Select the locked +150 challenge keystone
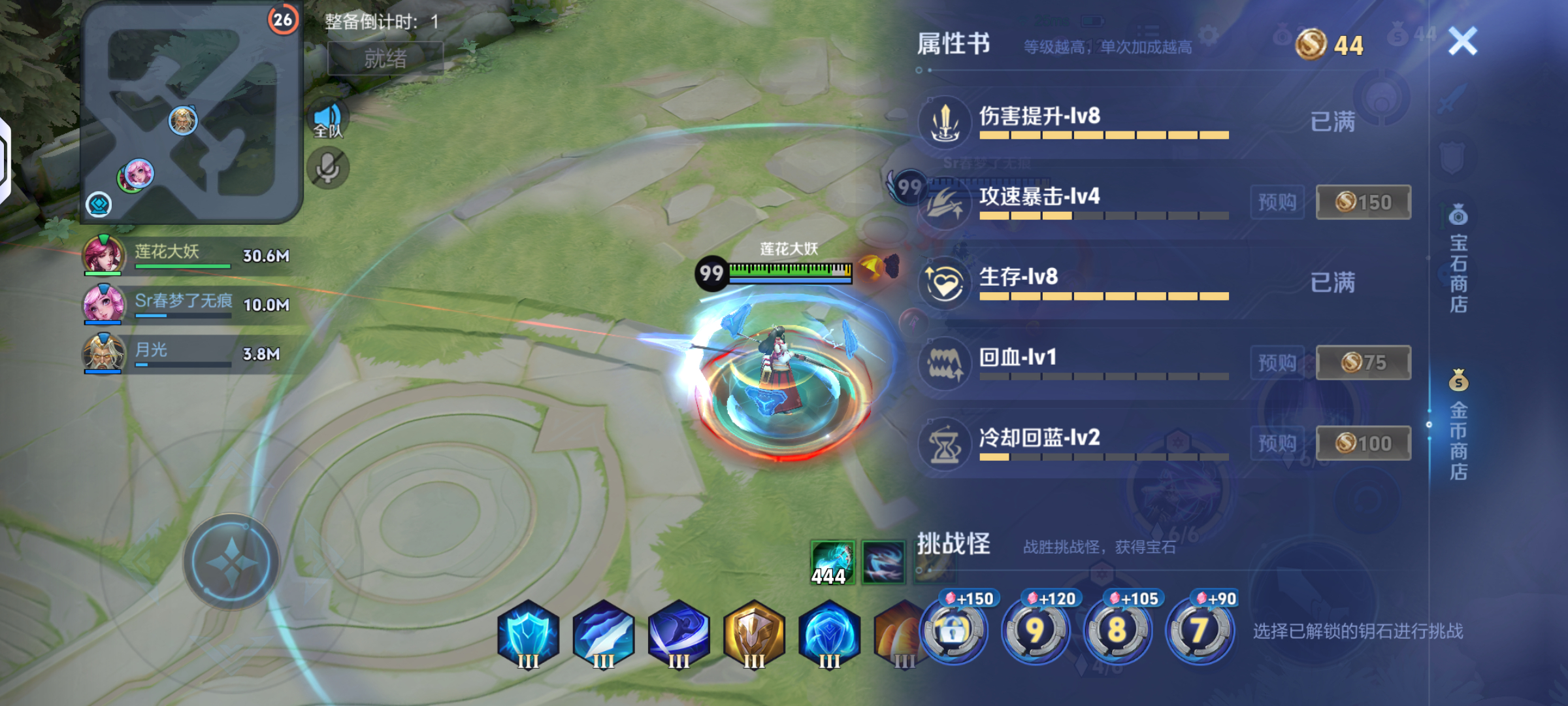1568x706 pixels. click(954, 630)
